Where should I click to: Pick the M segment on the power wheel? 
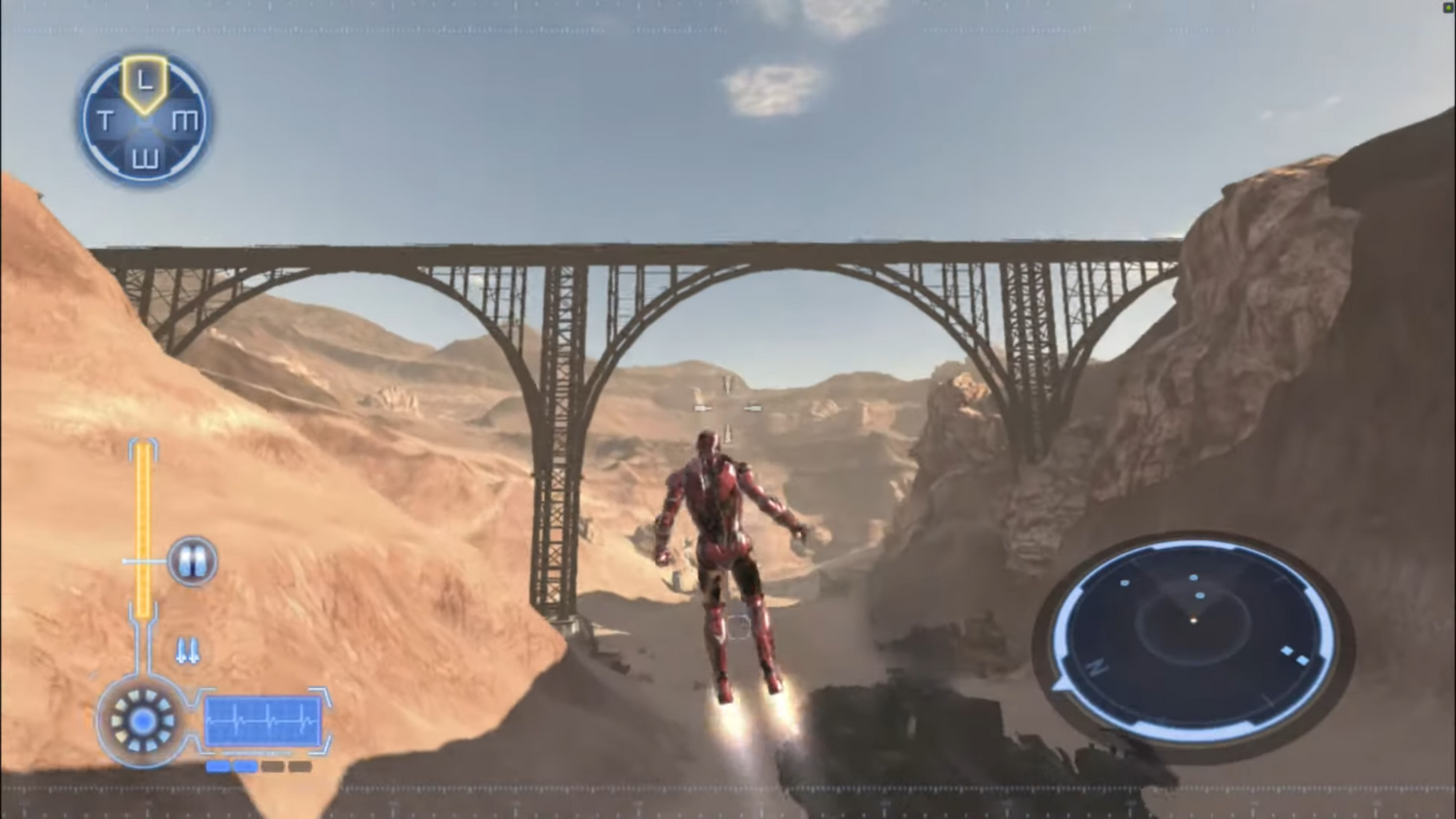point(185,121)
